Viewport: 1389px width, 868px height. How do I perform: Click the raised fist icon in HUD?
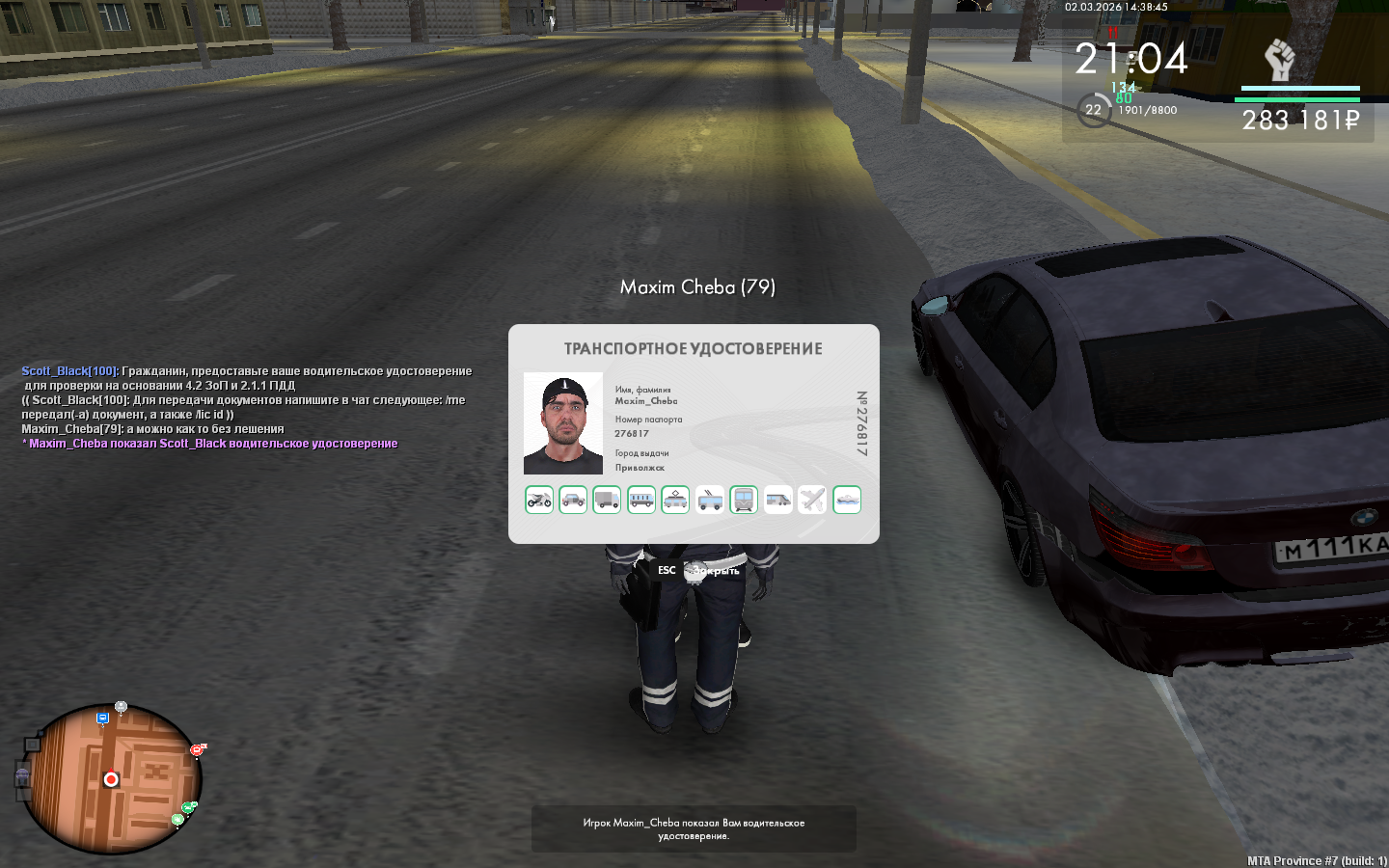[1279, 61]
